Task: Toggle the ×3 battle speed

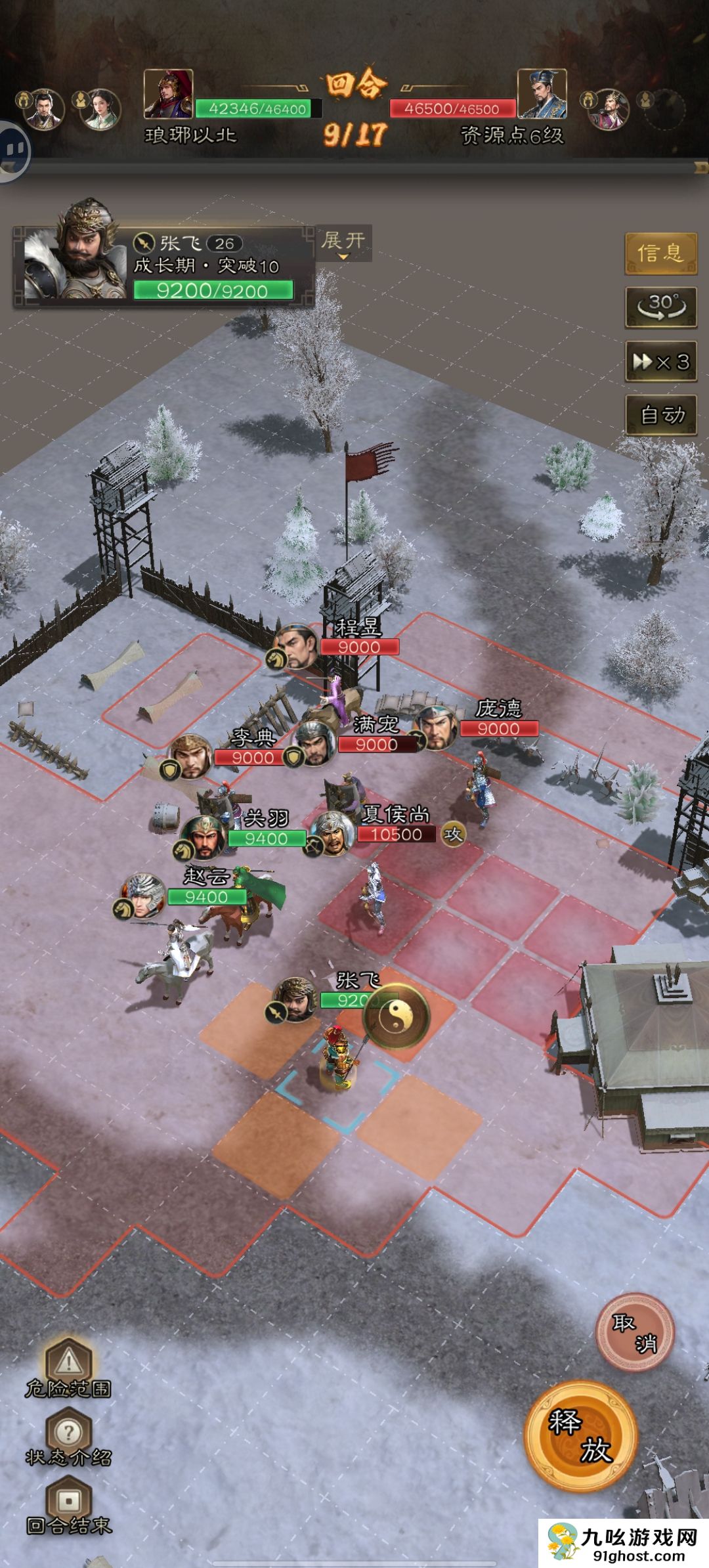Action: pos(660,361)
